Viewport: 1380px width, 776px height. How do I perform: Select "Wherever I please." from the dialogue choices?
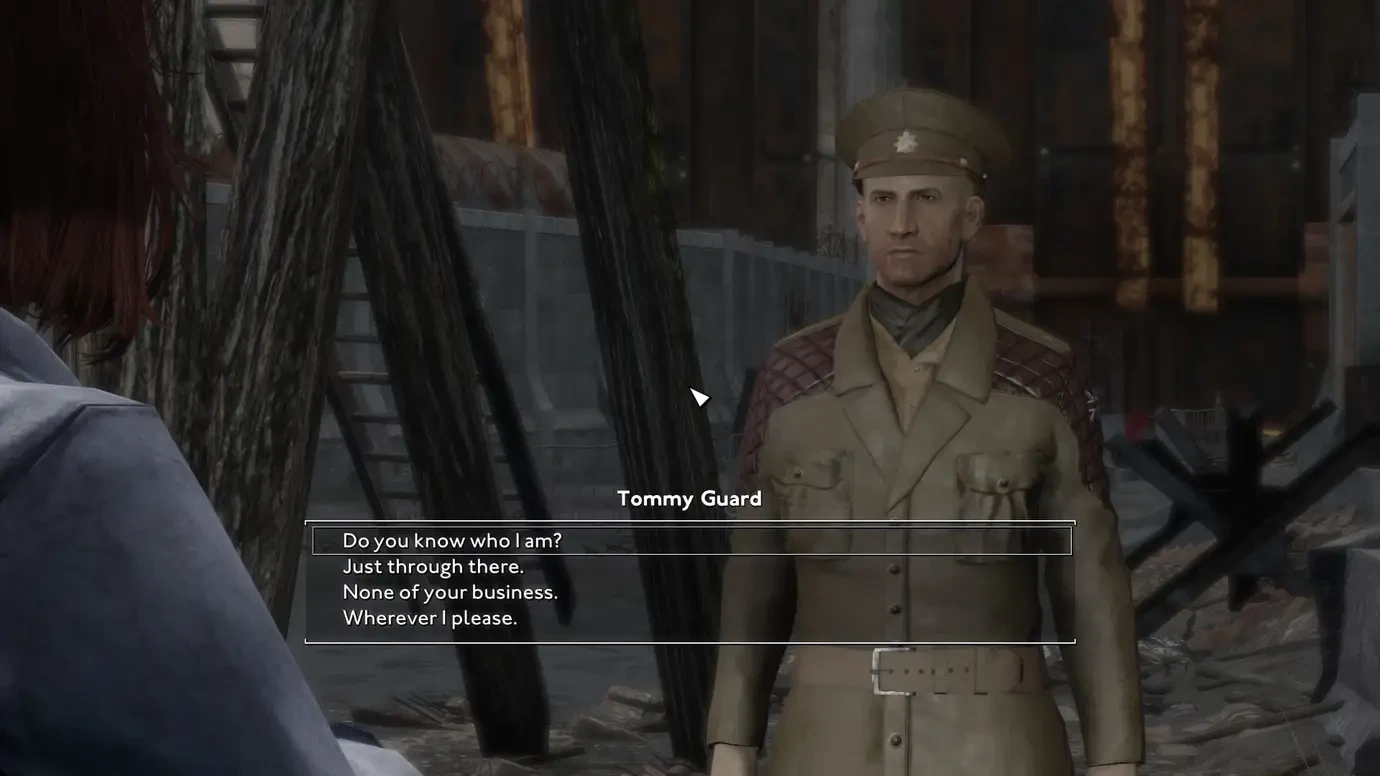[x=429, y=616]
